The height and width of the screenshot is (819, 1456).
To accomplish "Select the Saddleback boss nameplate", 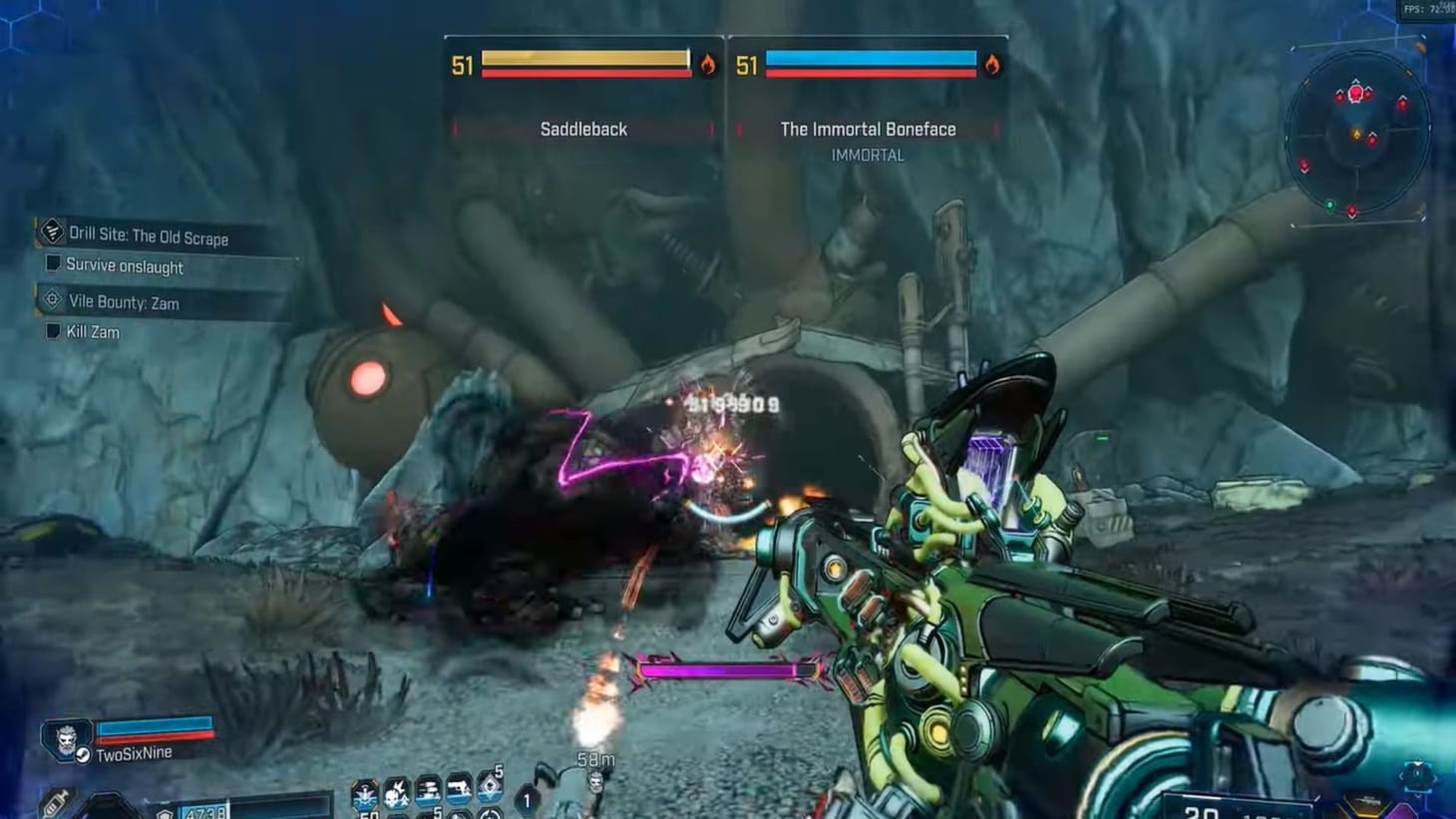I will coord(585,129).
